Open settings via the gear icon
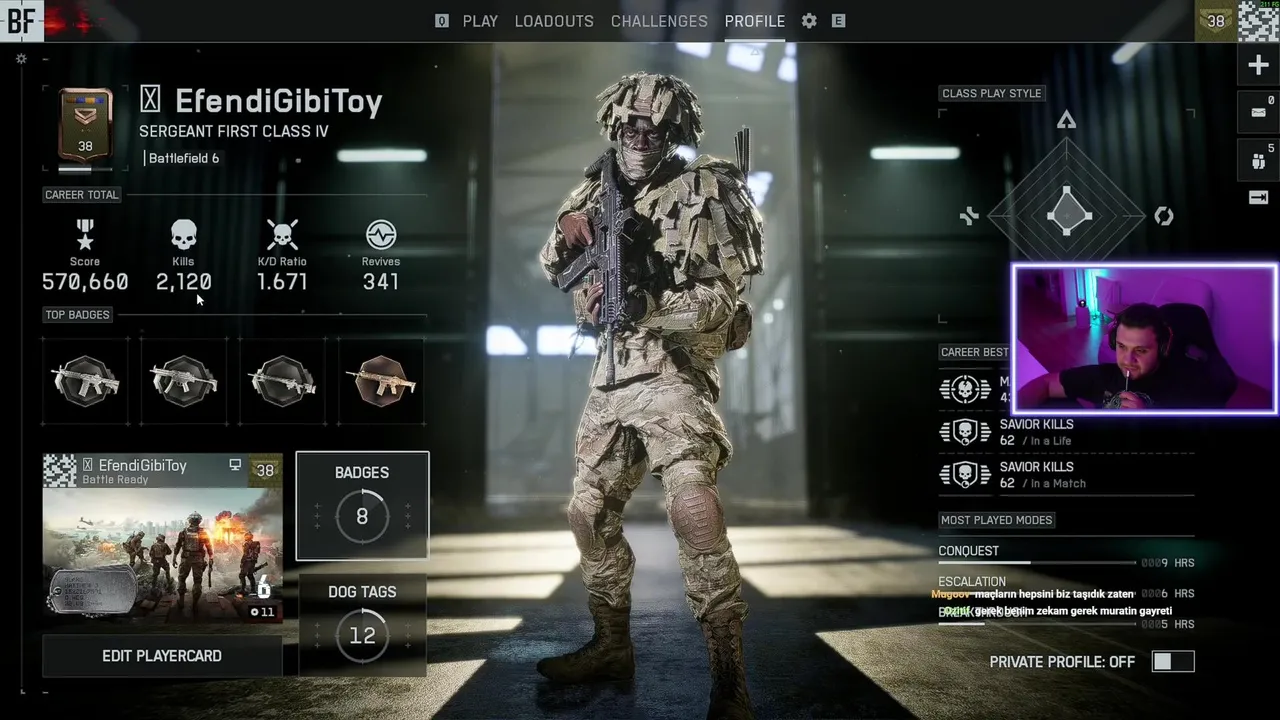1280x720 pixels. (x=809, y=21)
